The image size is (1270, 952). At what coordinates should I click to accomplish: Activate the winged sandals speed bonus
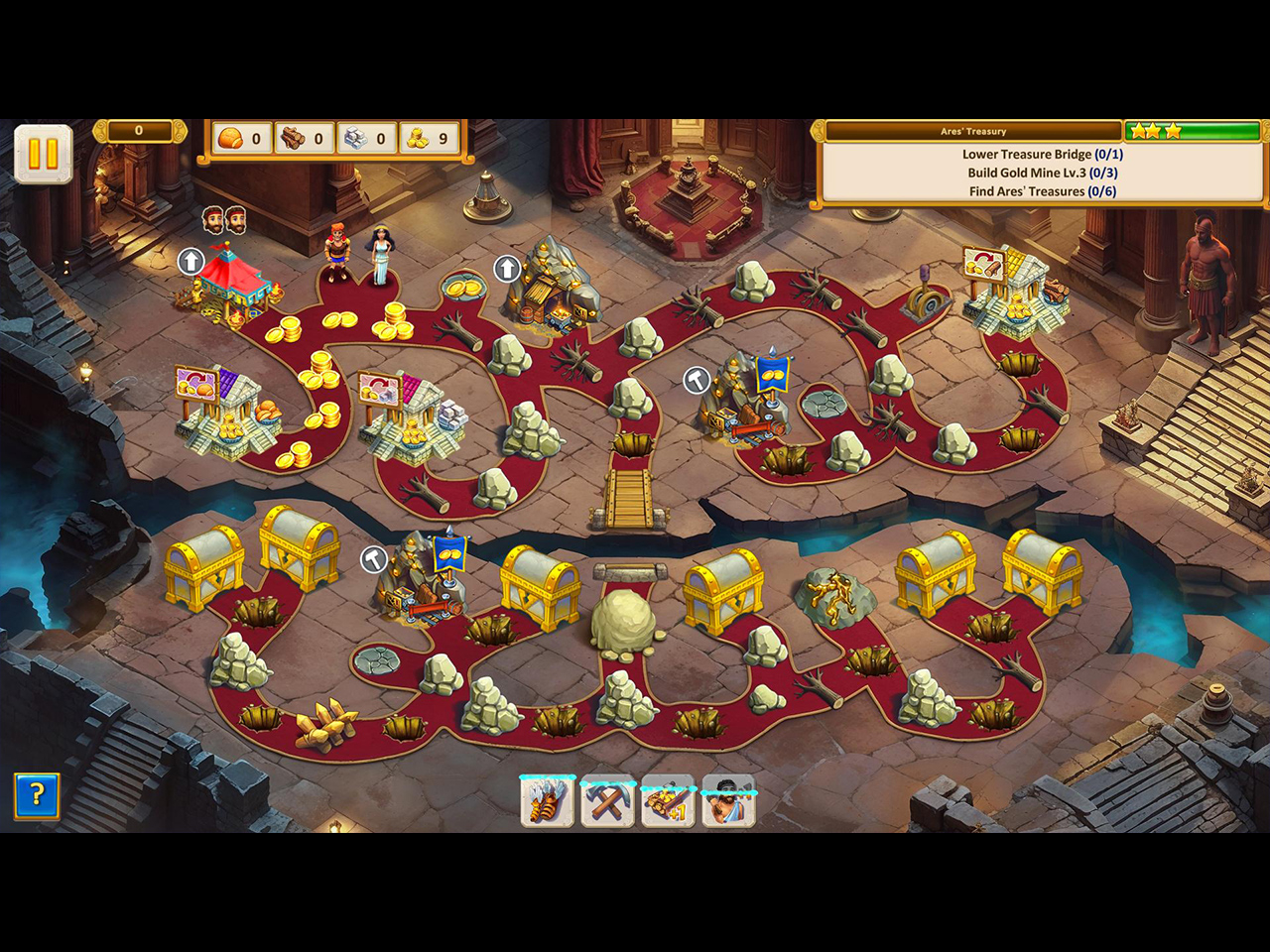[x=547, y=802]
